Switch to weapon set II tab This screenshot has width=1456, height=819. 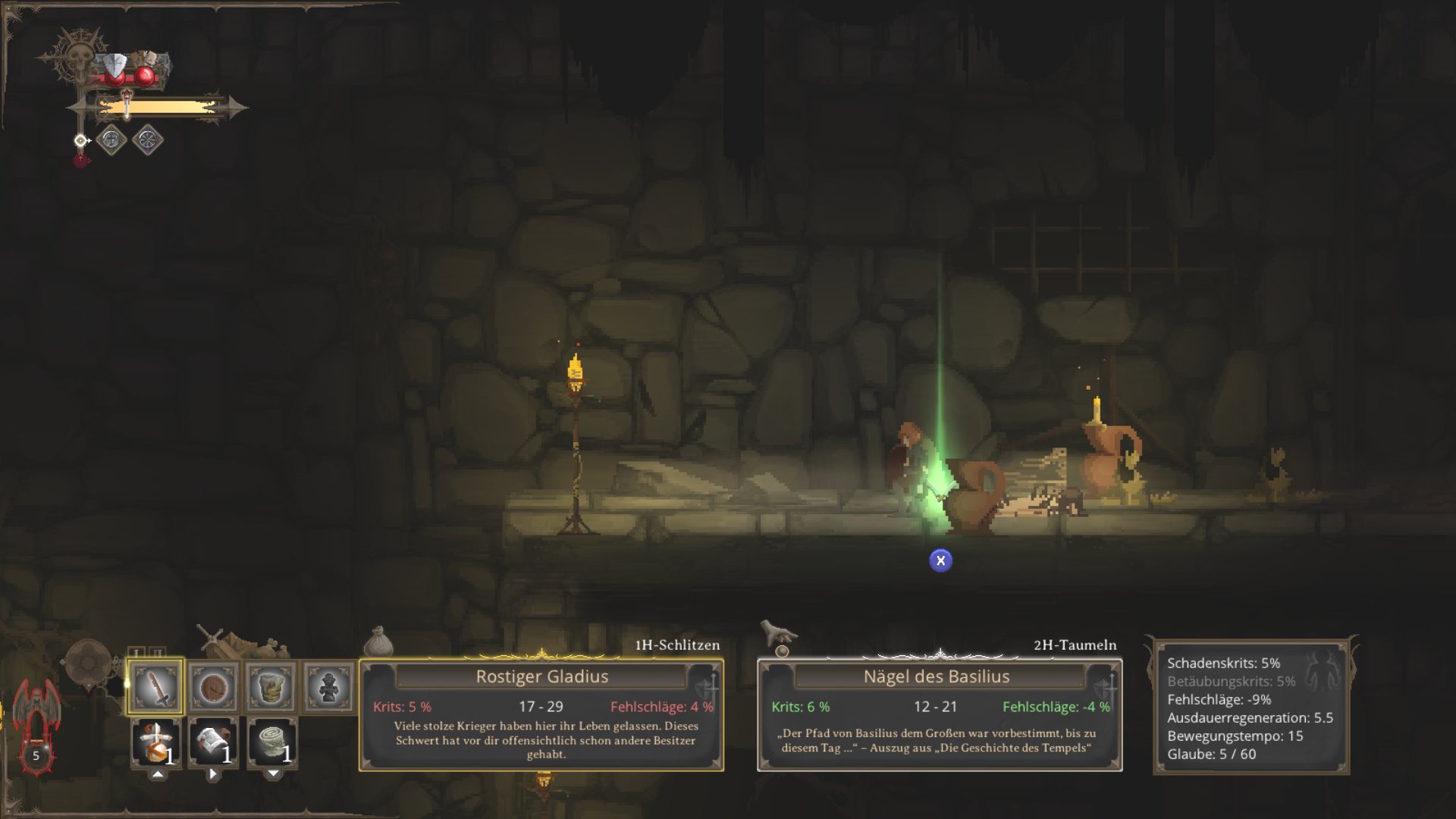[x=156, y=653]
